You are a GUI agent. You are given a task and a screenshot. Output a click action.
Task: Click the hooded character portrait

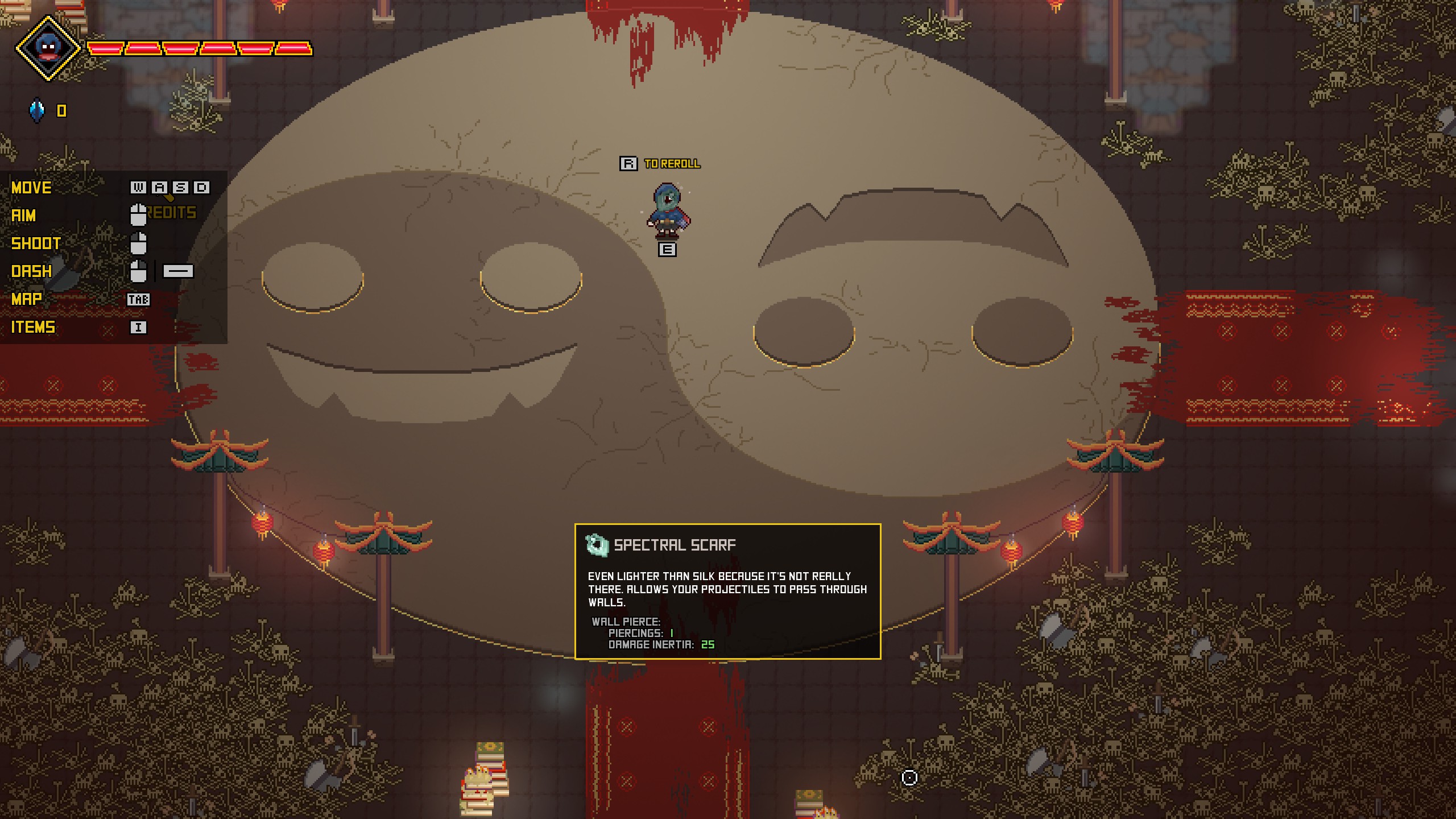tap(48, 48)
